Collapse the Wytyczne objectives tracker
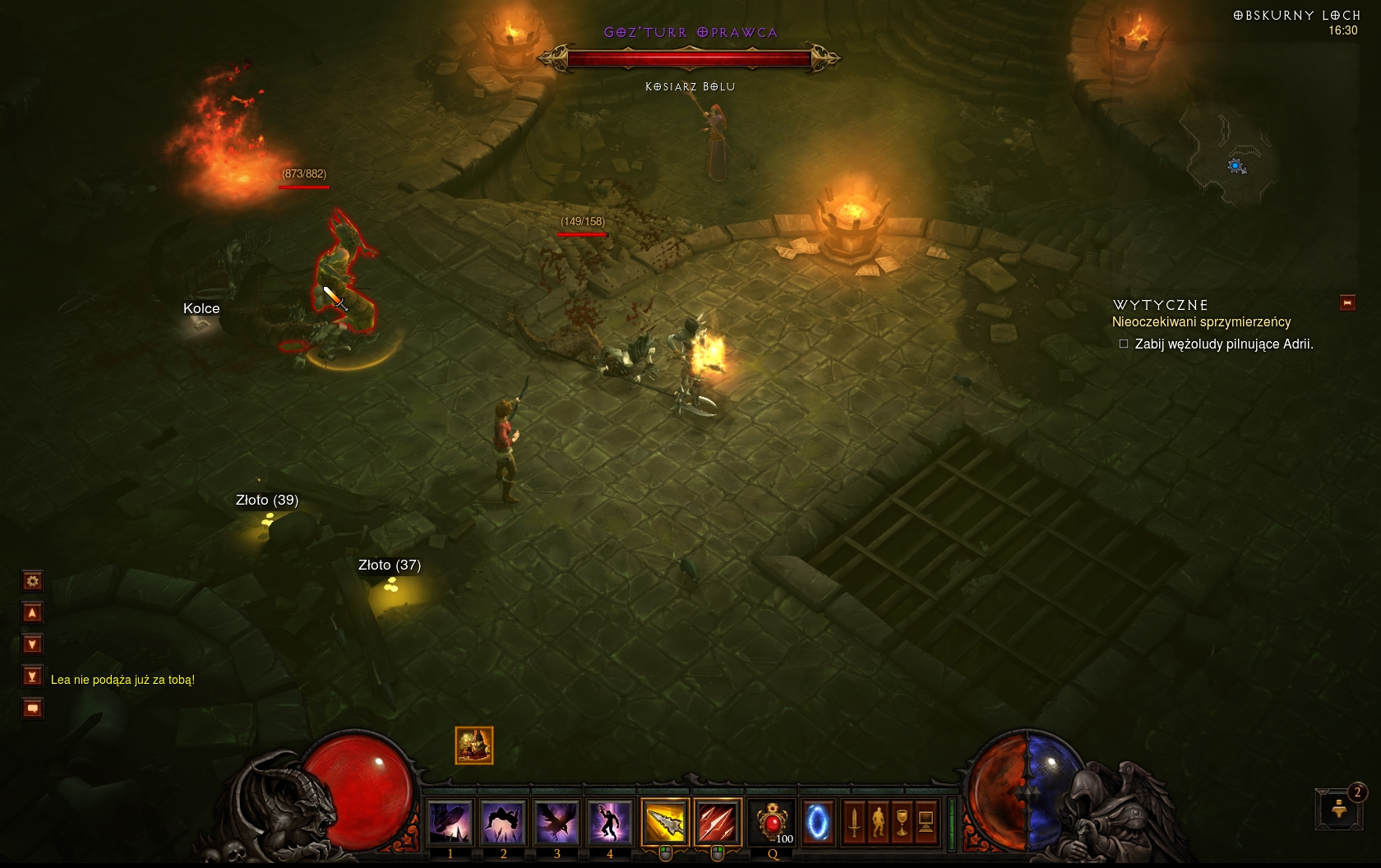Viewport: 1381px width, 868px height. [1347, 303]
